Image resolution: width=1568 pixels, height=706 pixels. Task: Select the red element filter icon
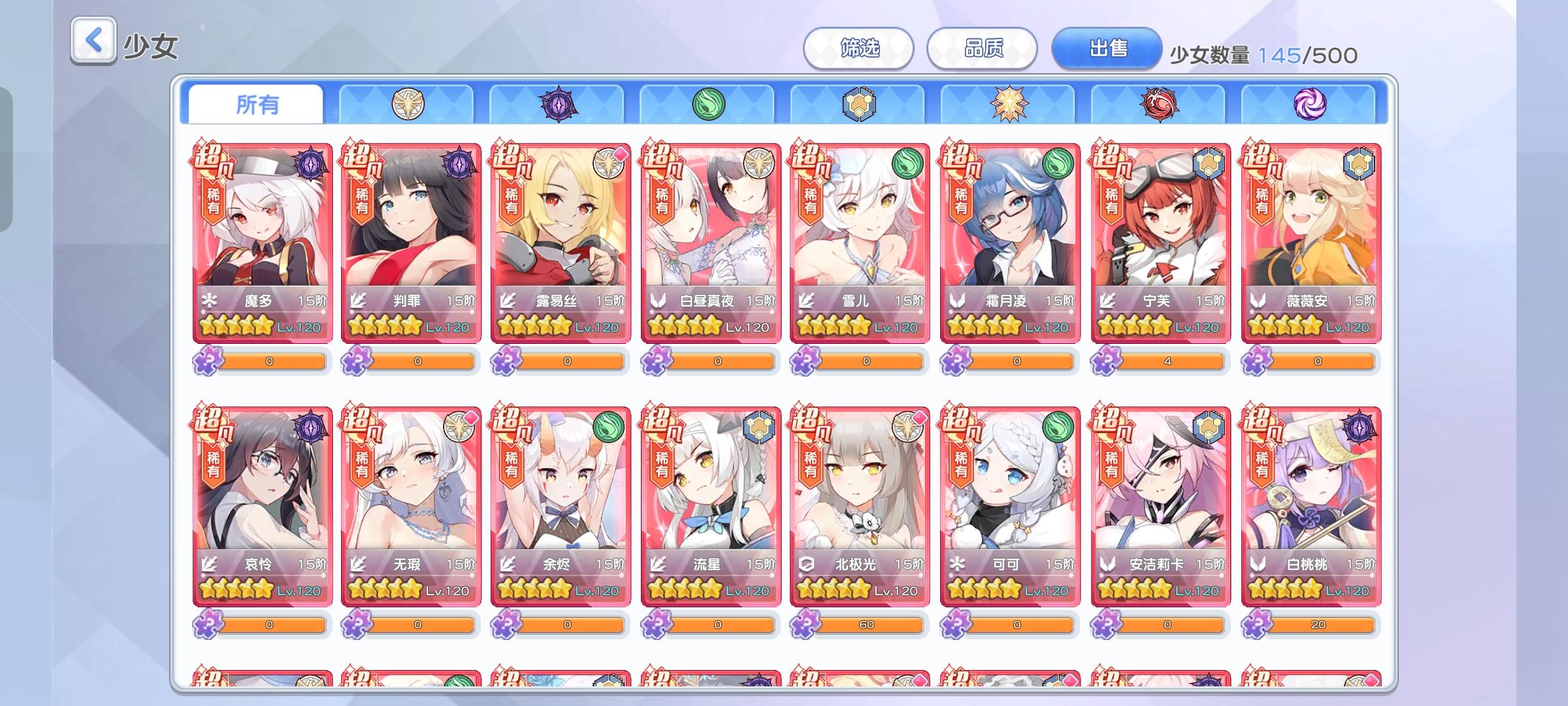point(1160,105)
